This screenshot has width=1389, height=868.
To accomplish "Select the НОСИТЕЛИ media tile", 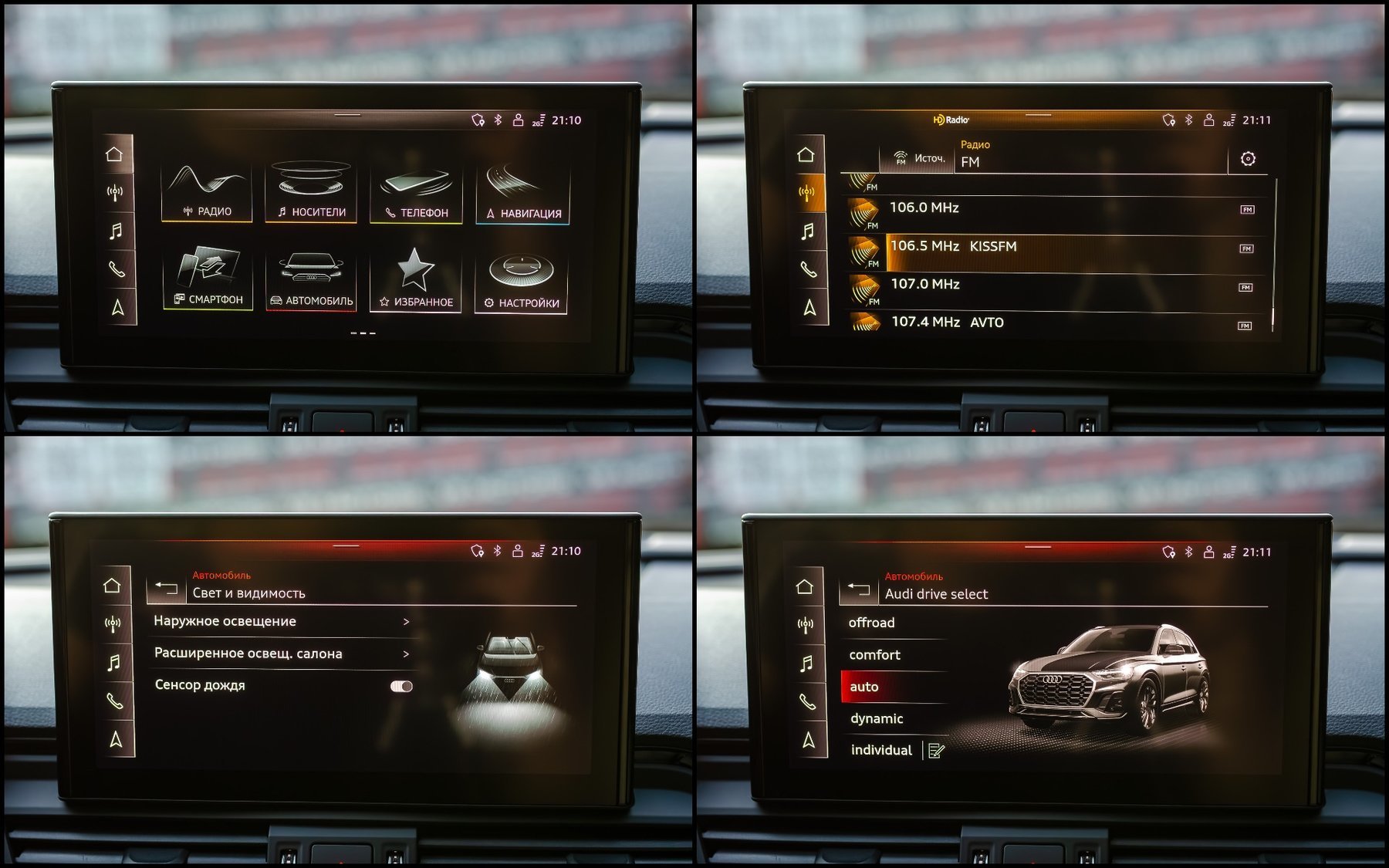I will tap(310, 193).
